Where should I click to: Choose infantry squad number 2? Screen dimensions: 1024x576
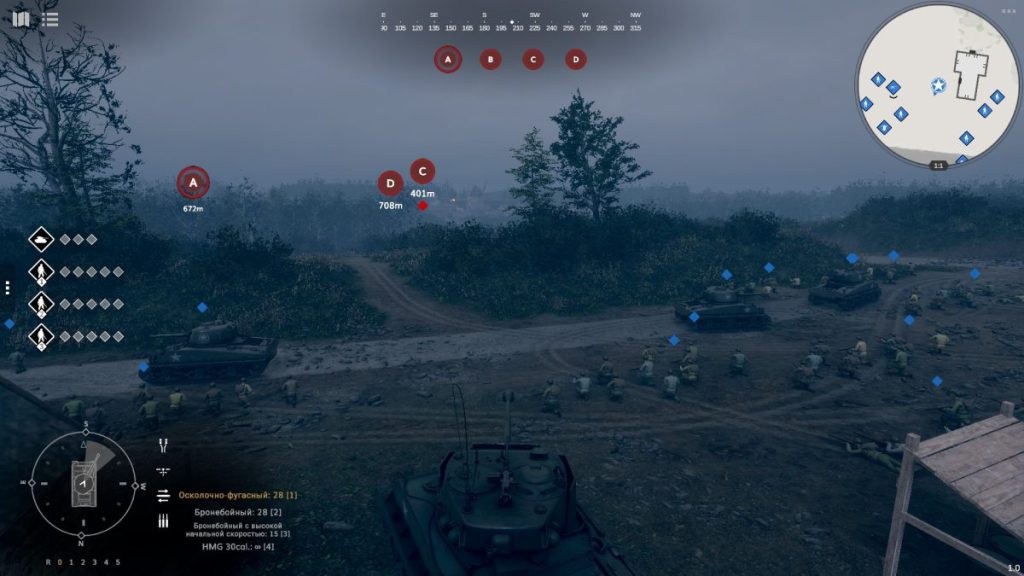(x=41, y=304)
